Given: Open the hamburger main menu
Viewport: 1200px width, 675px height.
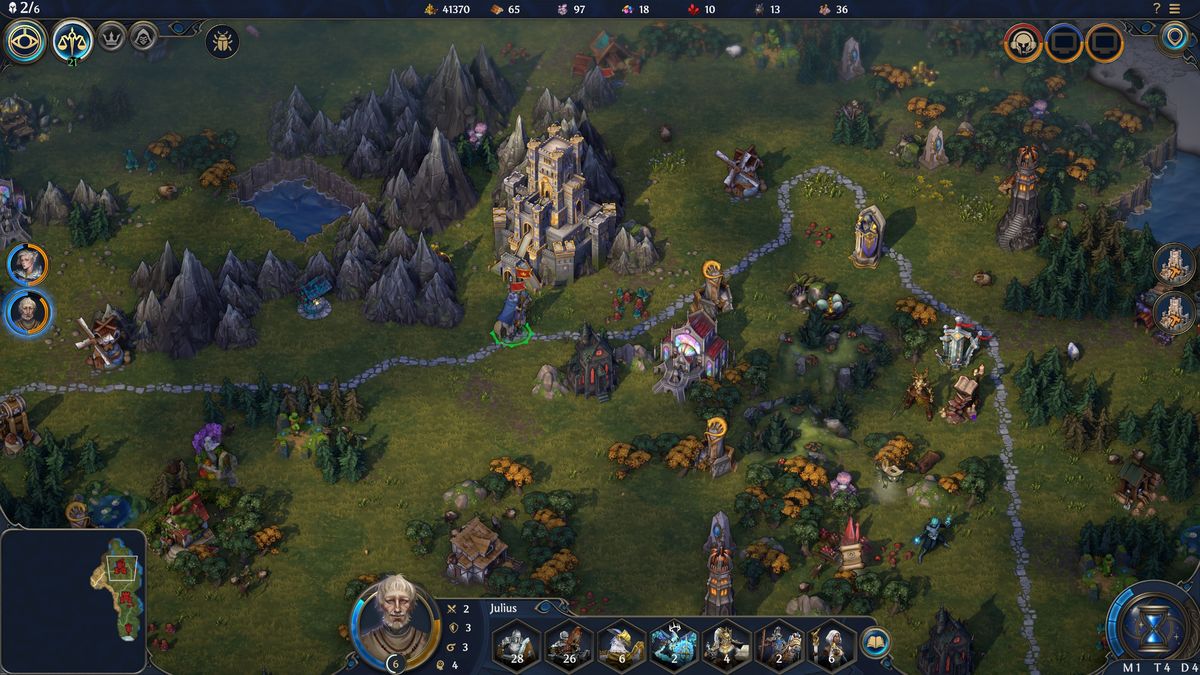Looking at the screenshot, I should [1185, 9].
